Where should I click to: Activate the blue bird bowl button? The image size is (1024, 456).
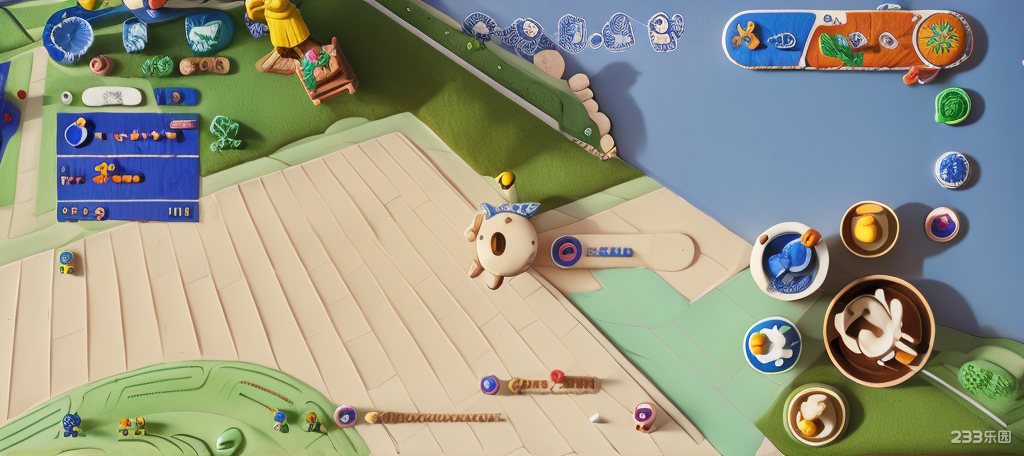point(789,260)
